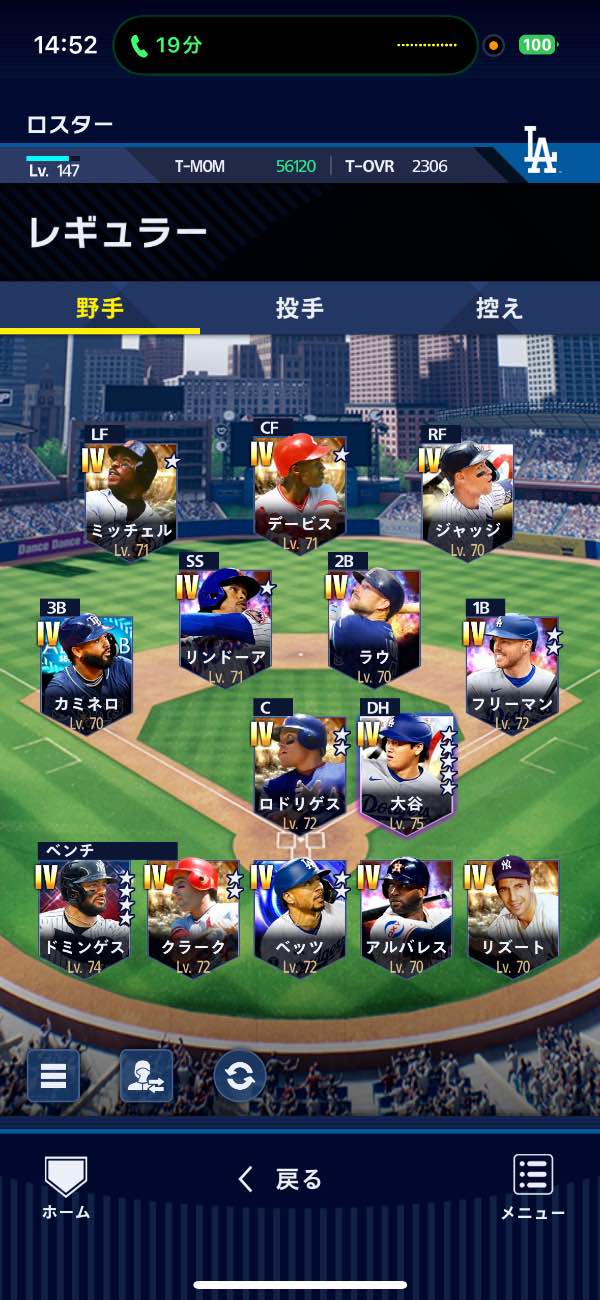The height and width of the screenshot is (1300, 600).
Task: Switch to the 投手 pitchers tab
Action: pyautogui.click(x=299, y=308)
